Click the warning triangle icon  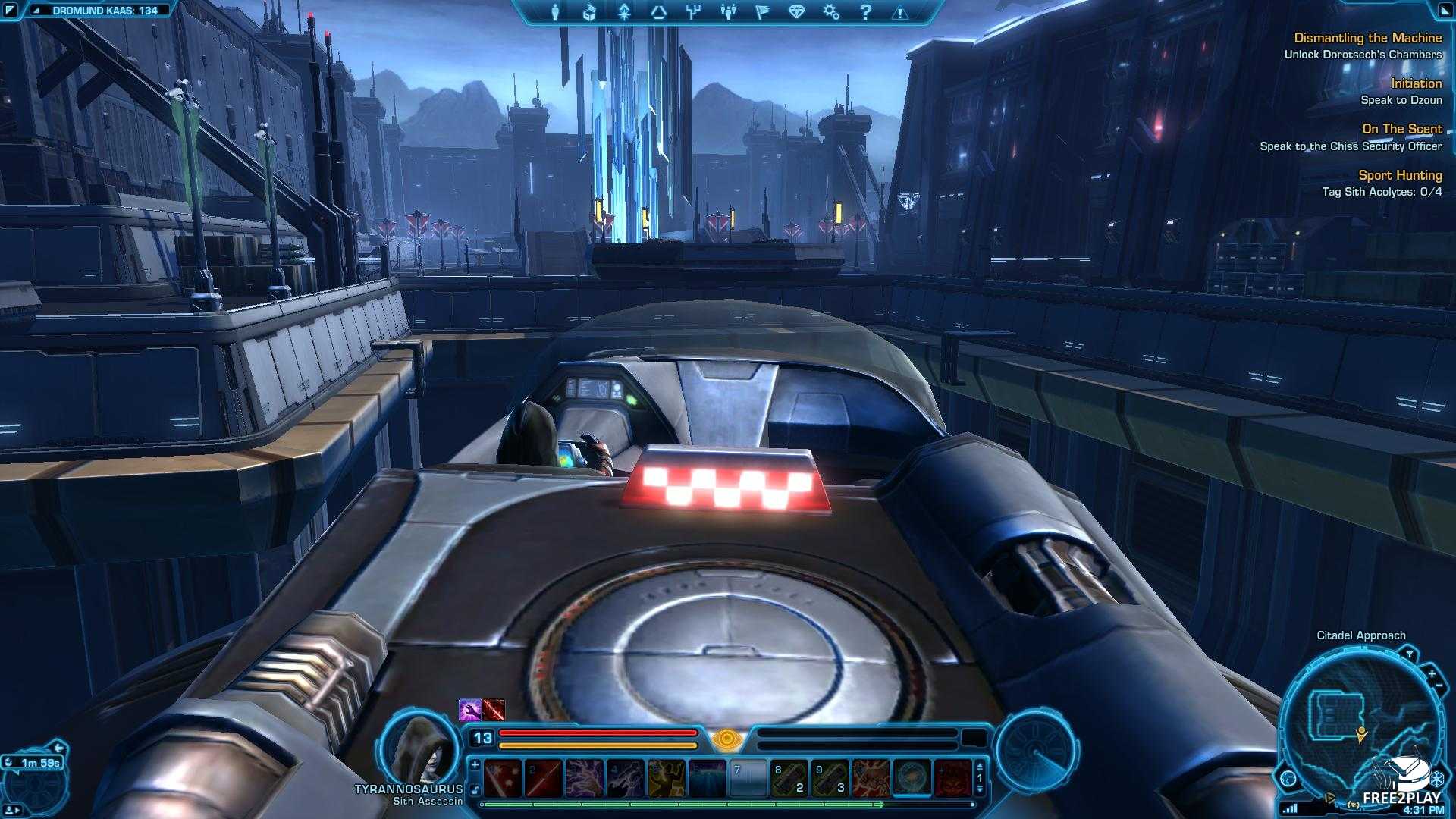899,13
